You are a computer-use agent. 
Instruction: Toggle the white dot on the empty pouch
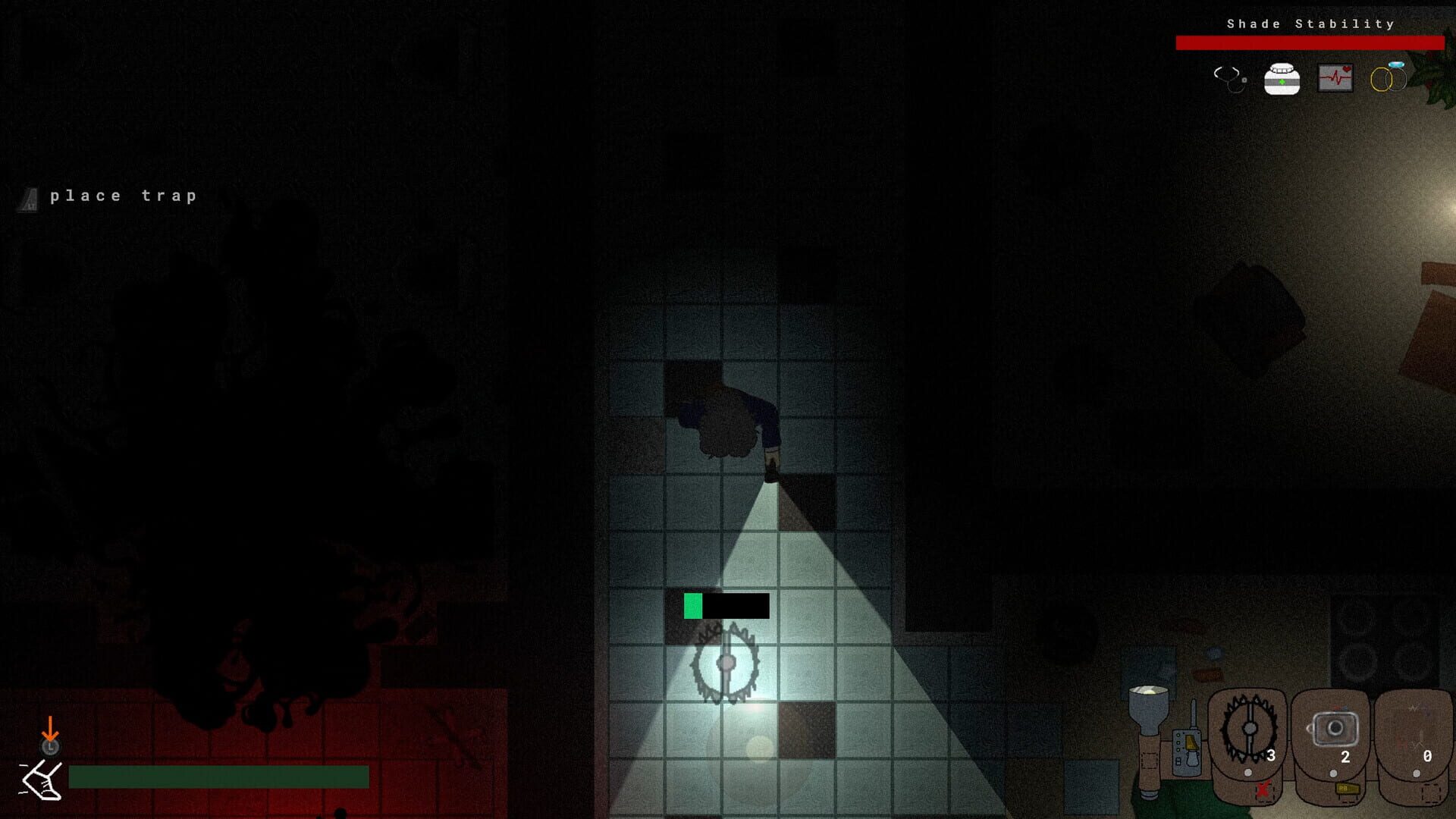coord(1417,771)
